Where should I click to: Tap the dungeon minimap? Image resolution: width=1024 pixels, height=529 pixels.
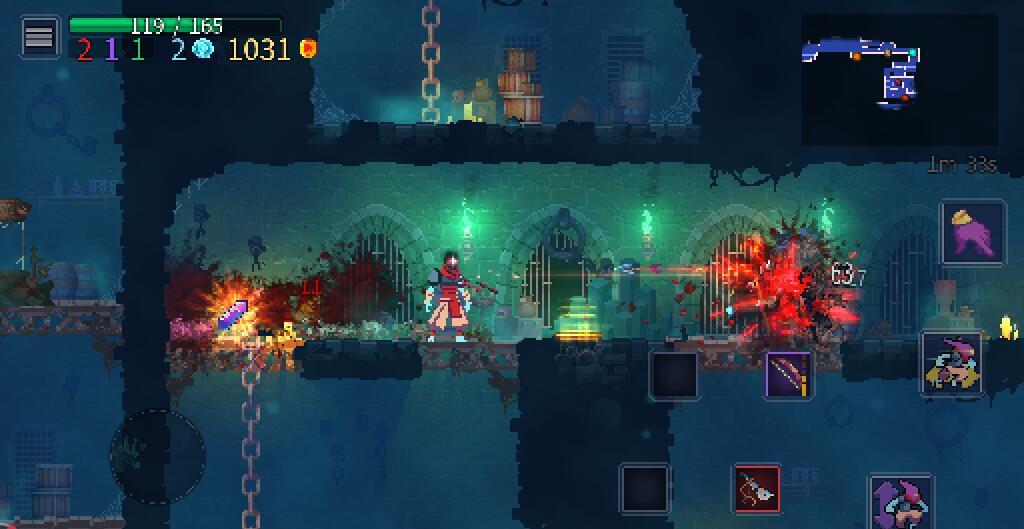(x=899, y=78)
